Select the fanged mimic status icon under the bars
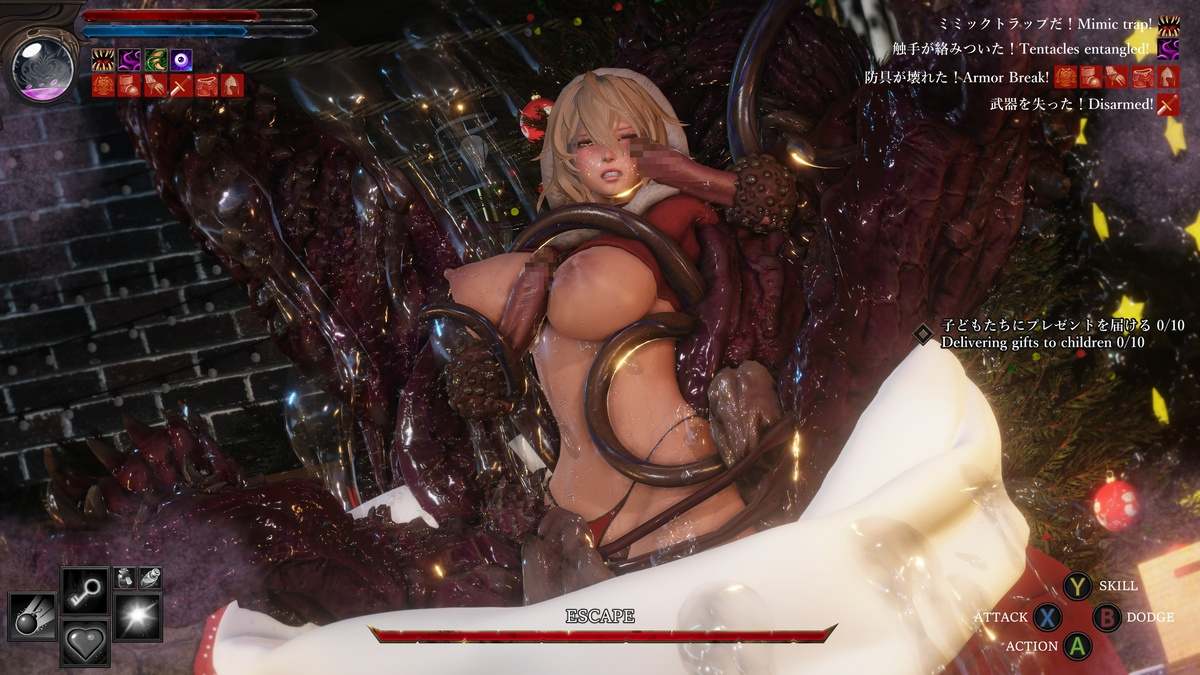 (103, 60)
